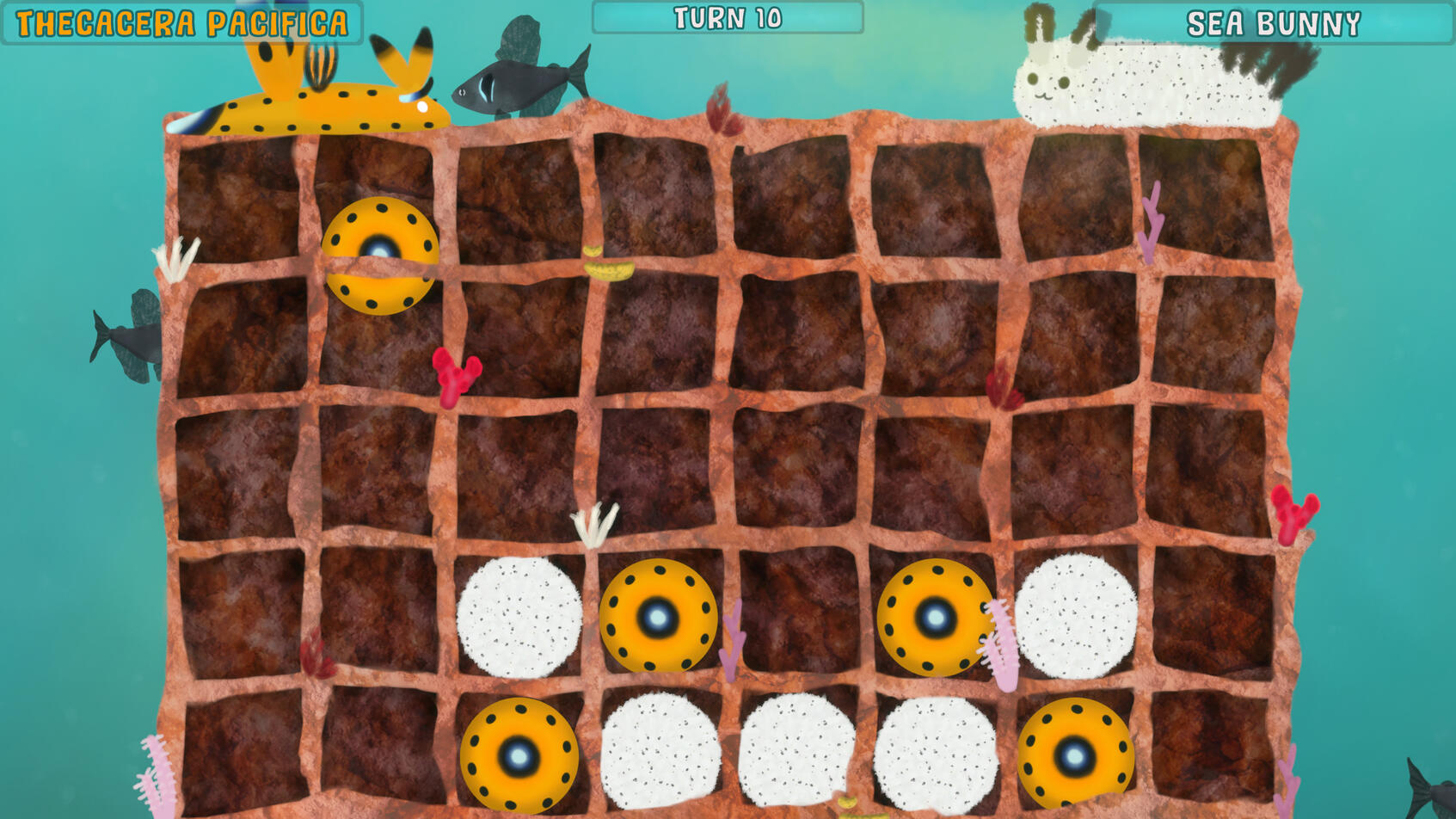Open the TURN 10 banner
The height and width of the screenshot is (819, 1456).
point(728,15)
